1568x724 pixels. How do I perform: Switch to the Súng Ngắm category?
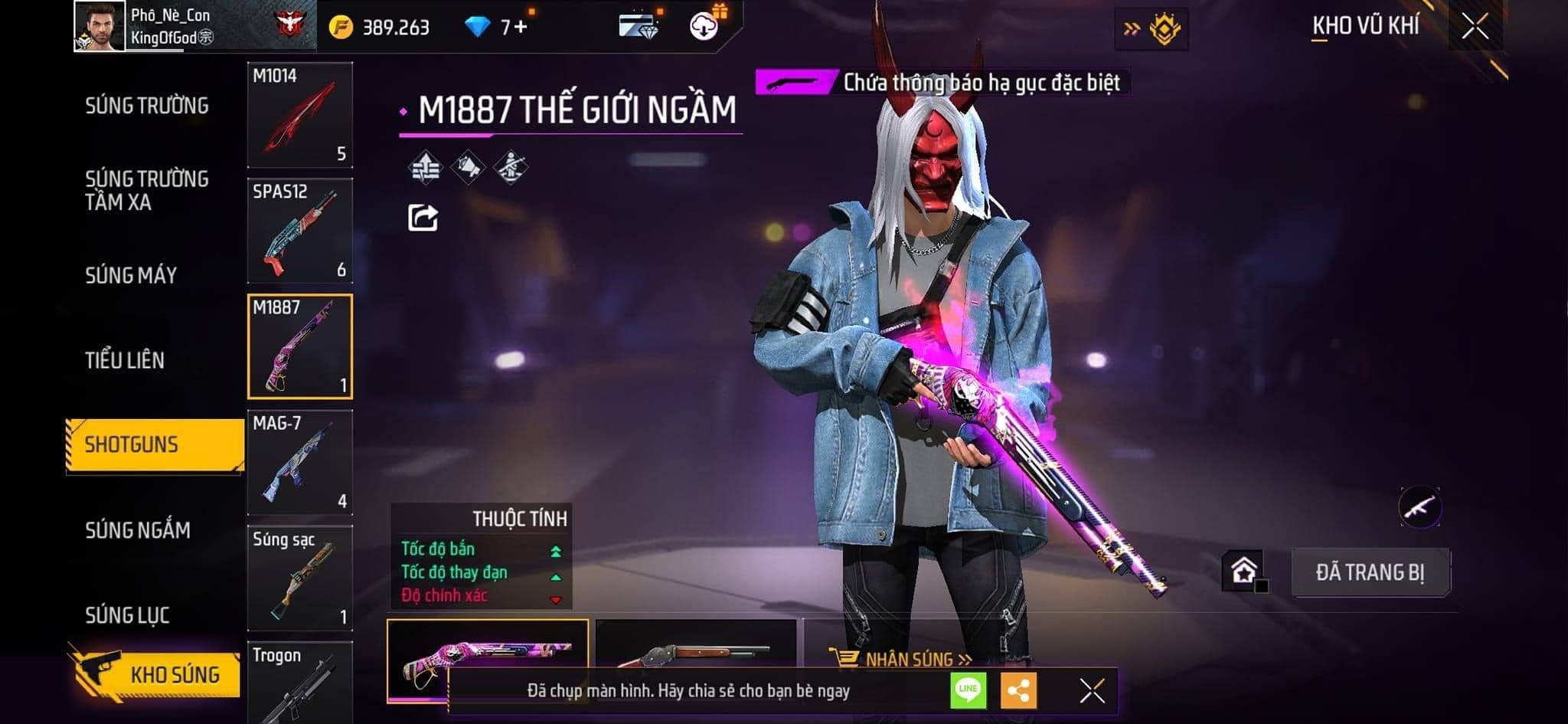pyautogui.click(x=138, y=529)
